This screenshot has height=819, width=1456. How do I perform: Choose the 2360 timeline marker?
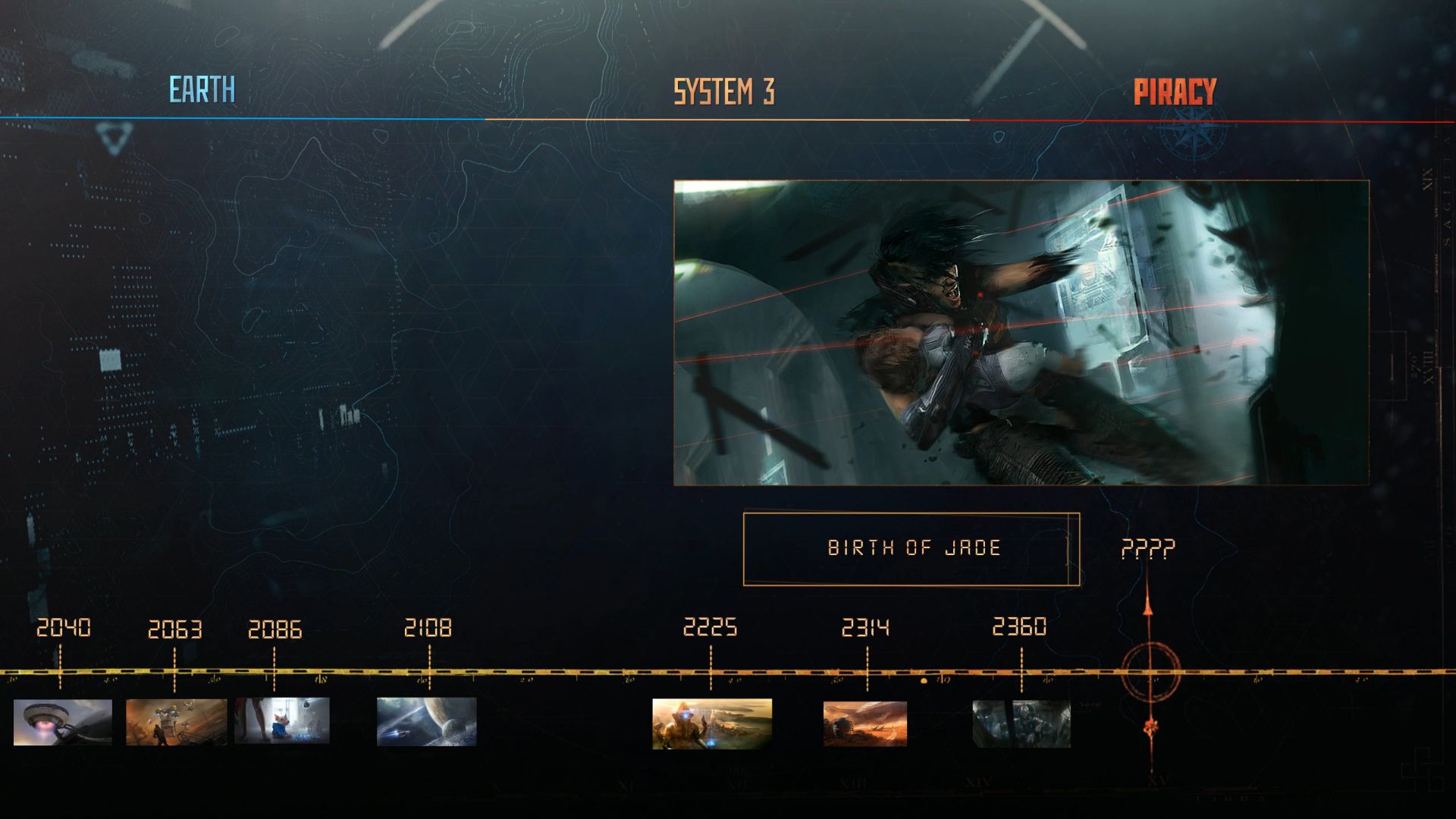[x=1019, y=627]
